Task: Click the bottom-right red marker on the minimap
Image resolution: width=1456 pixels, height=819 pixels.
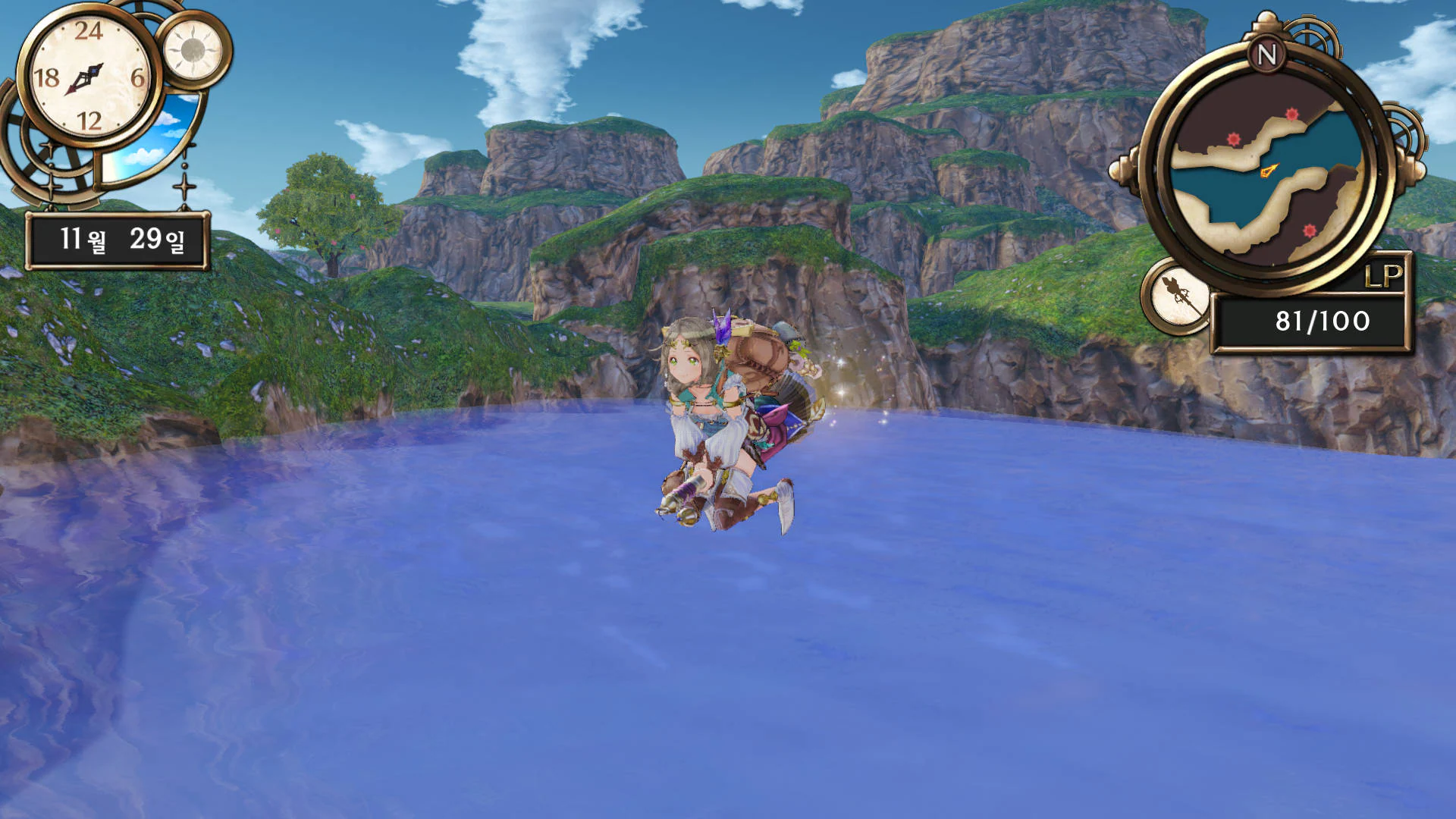Action: coord(1309,229)
